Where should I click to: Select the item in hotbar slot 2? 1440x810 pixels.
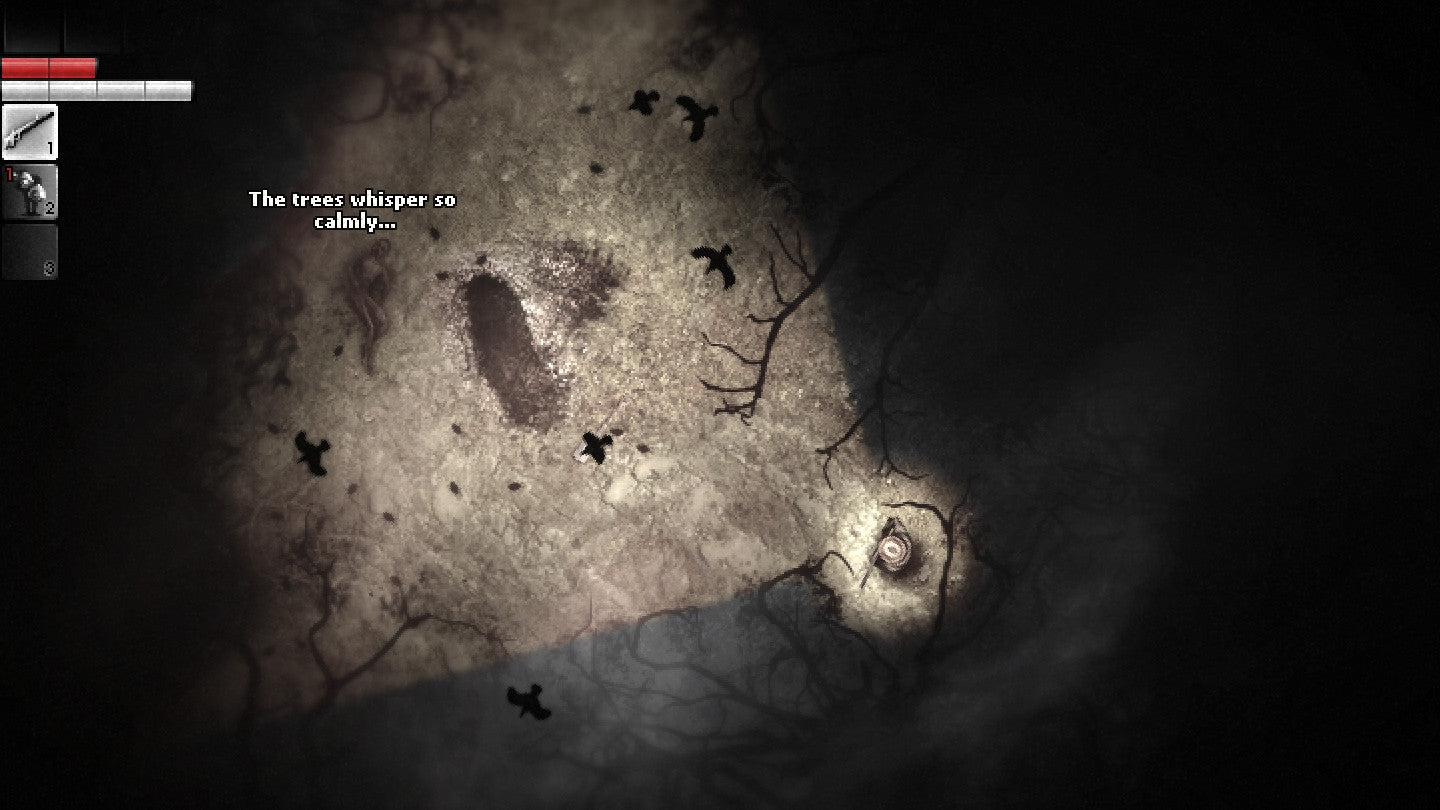tap(32, 192)
